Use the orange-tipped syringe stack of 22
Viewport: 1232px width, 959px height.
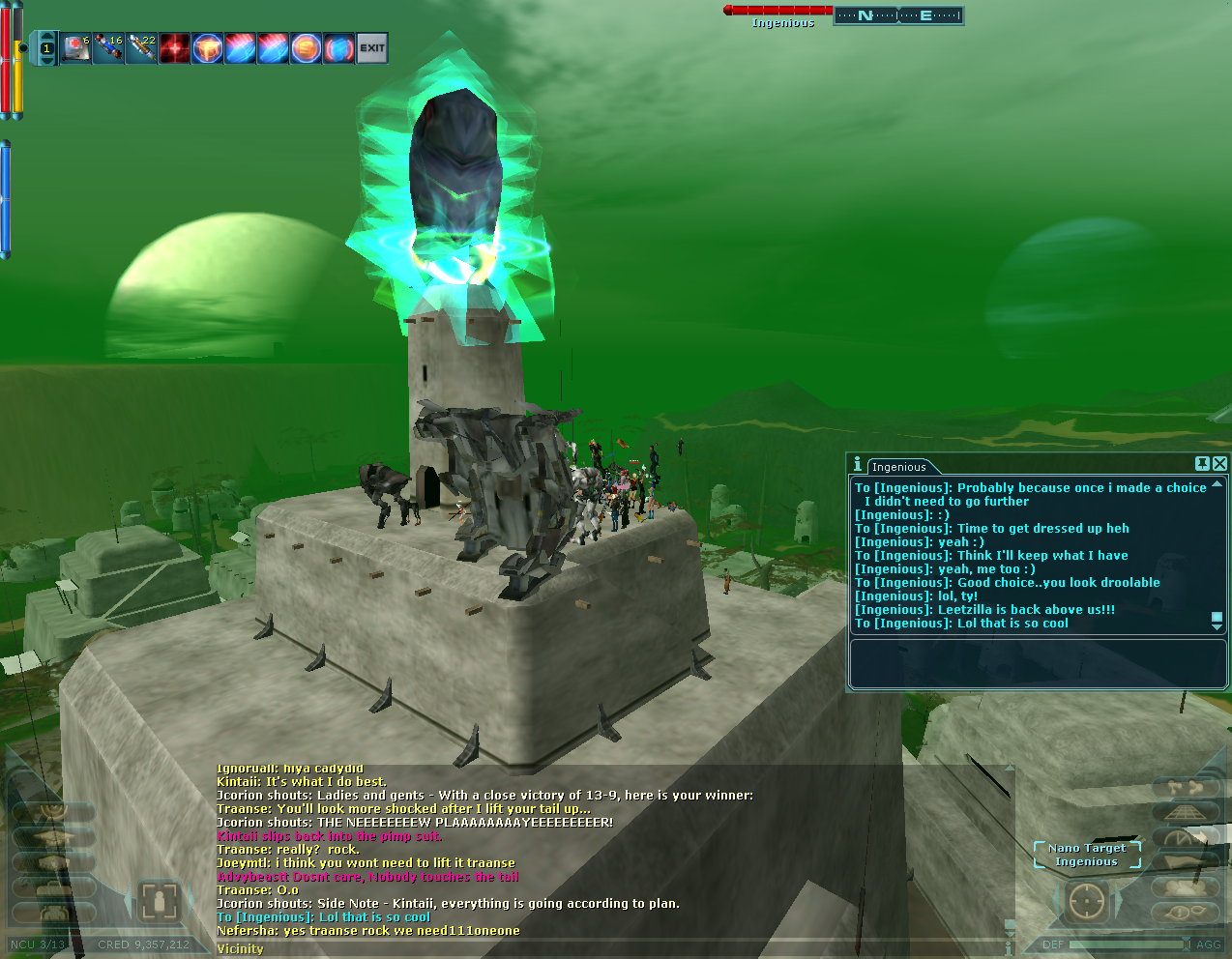(x=141, y=47)
